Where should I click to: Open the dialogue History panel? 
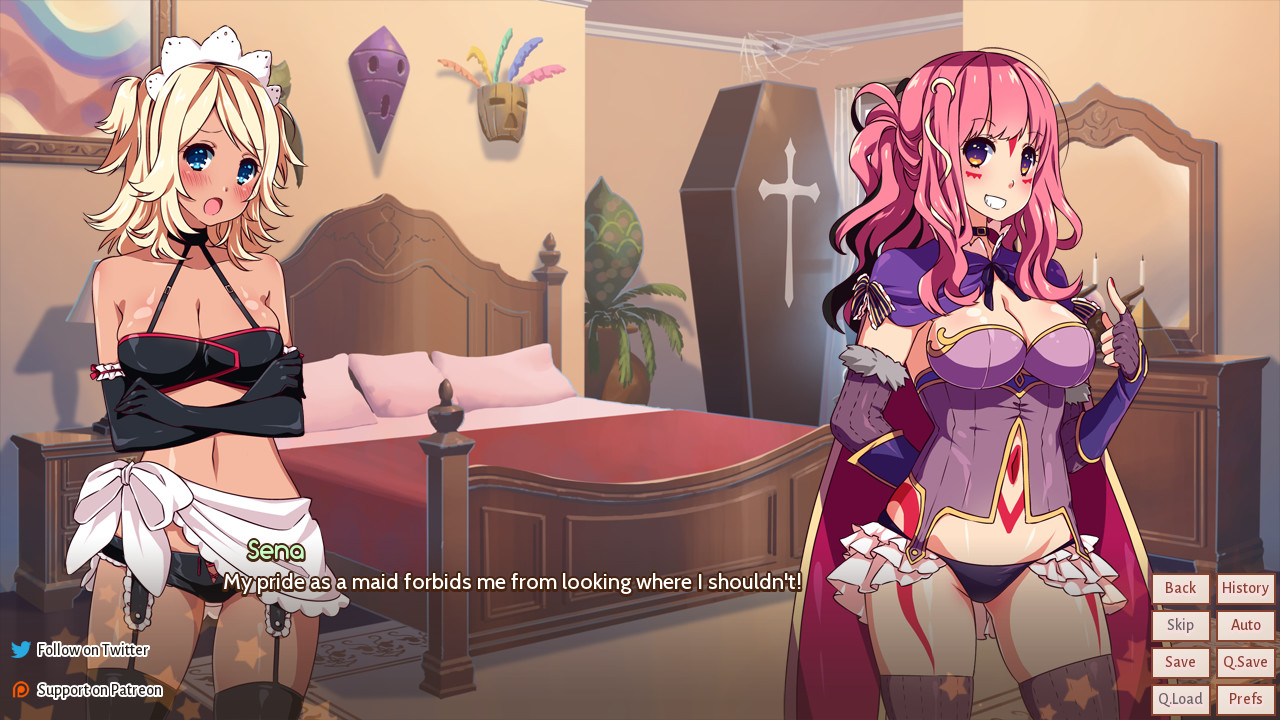pos(1244,588)
